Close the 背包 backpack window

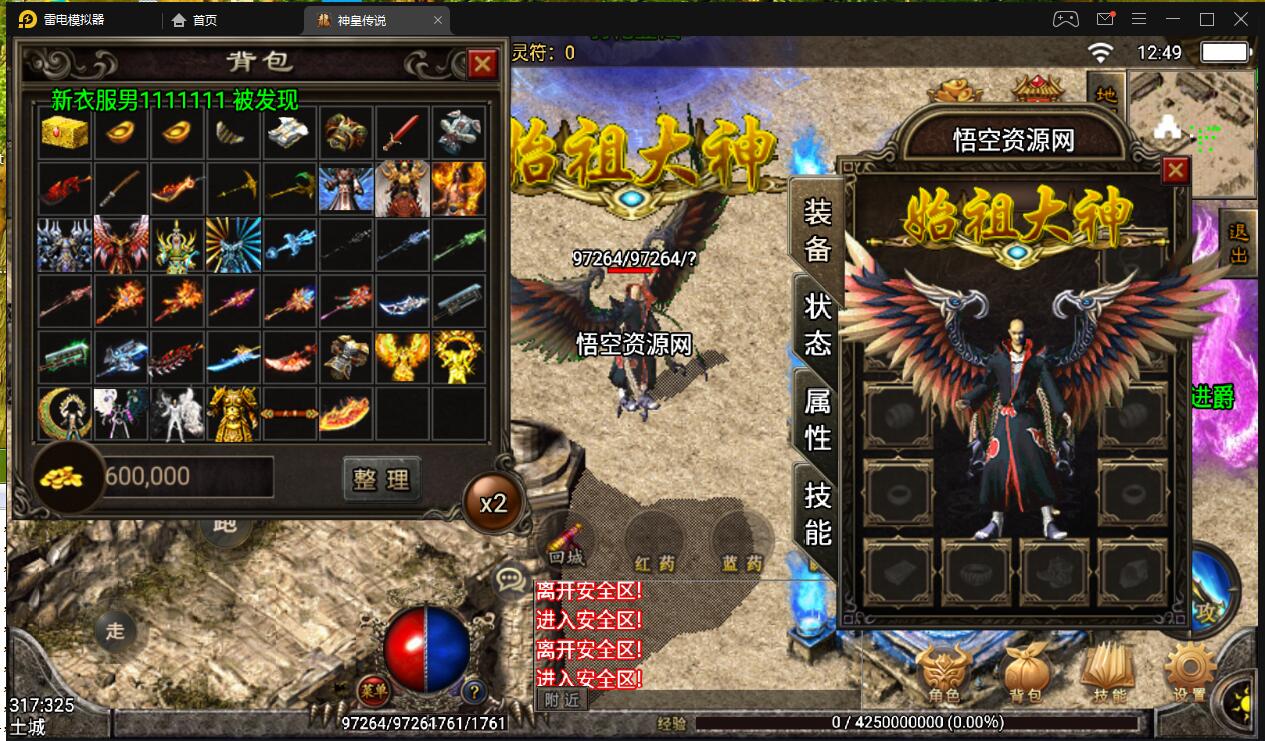(483, 65)
